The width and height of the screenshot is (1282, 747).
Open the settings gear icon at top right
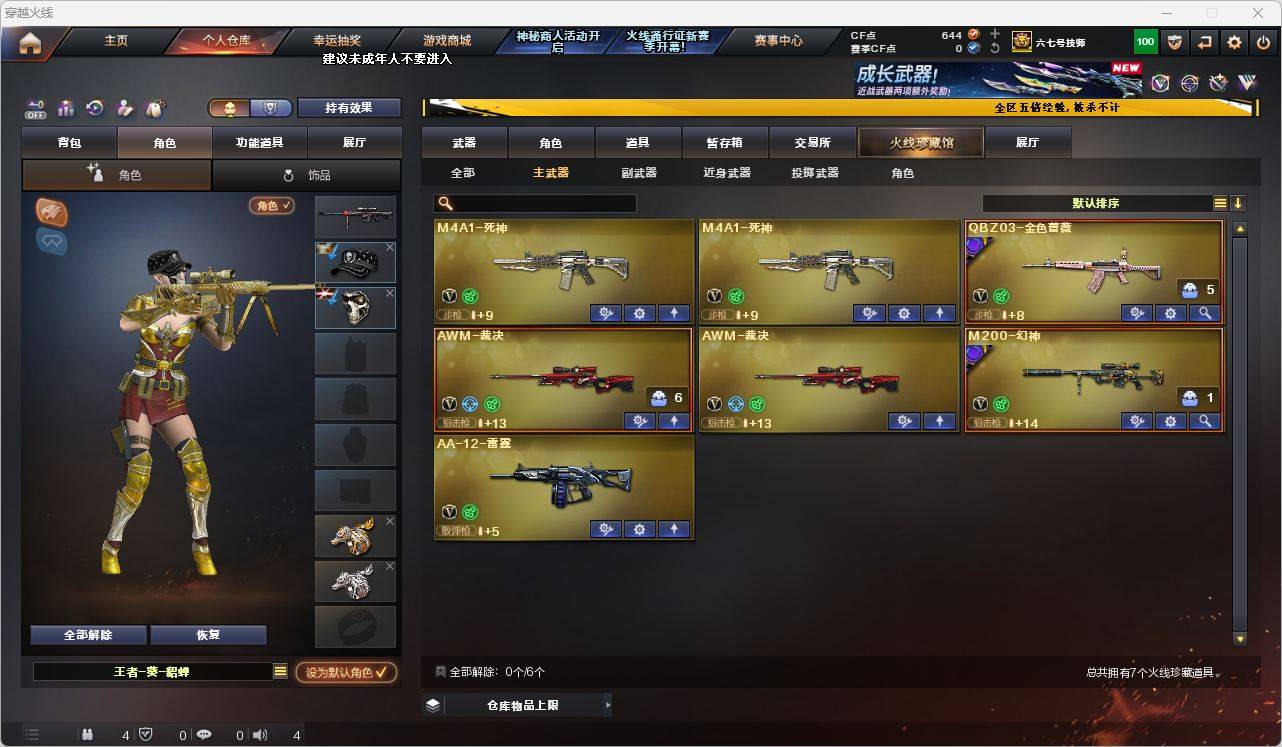click(x=1233, y=42)
